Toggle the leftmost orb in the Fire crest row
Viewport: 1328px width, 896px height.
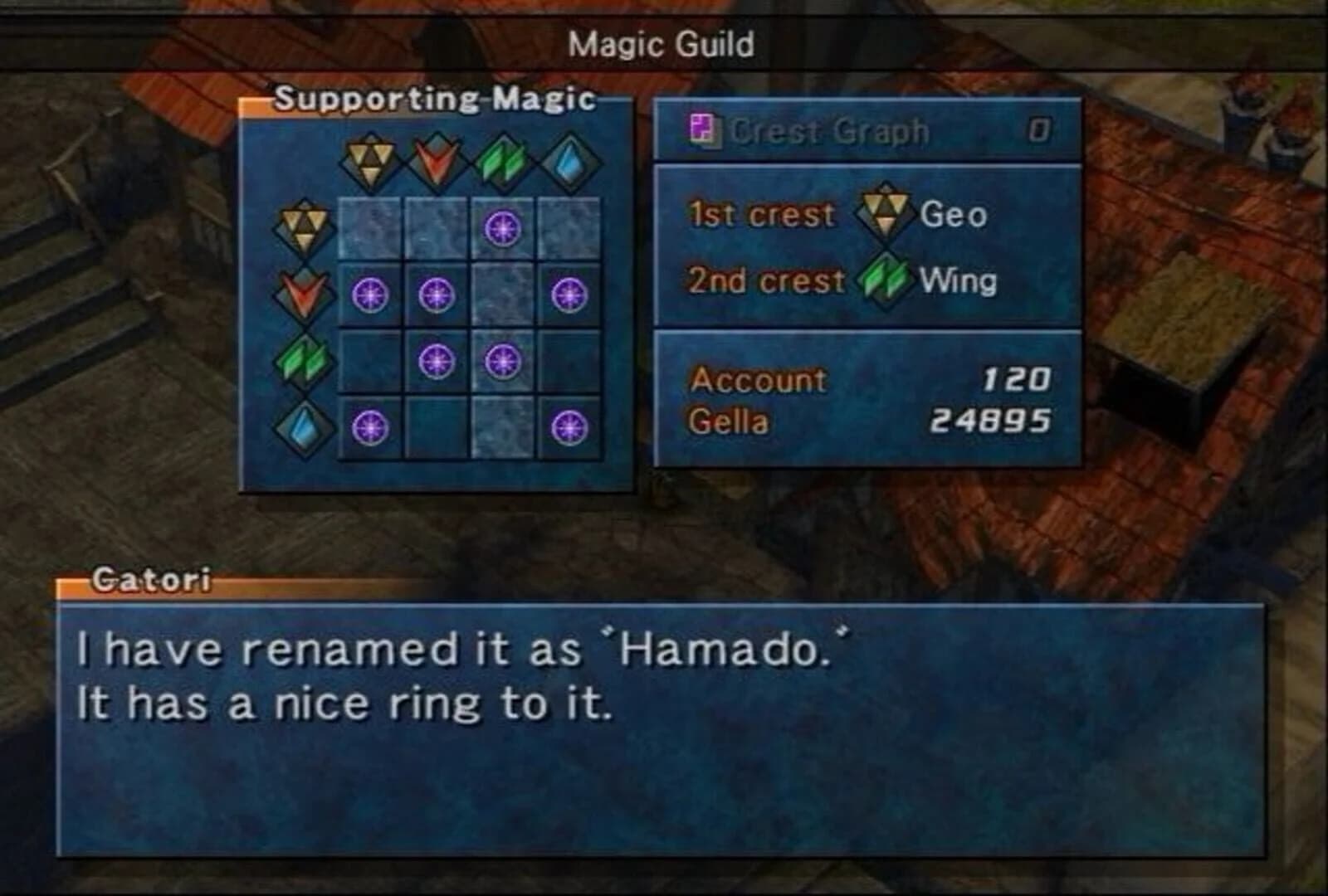tap(371, 295)
